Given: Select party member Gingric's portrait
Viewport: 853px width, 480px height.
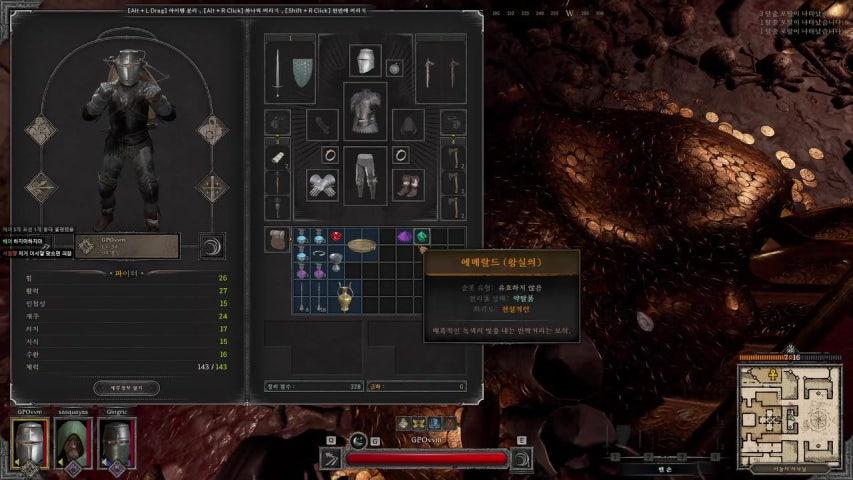Looking at the screenshot, I should (113, 442).
